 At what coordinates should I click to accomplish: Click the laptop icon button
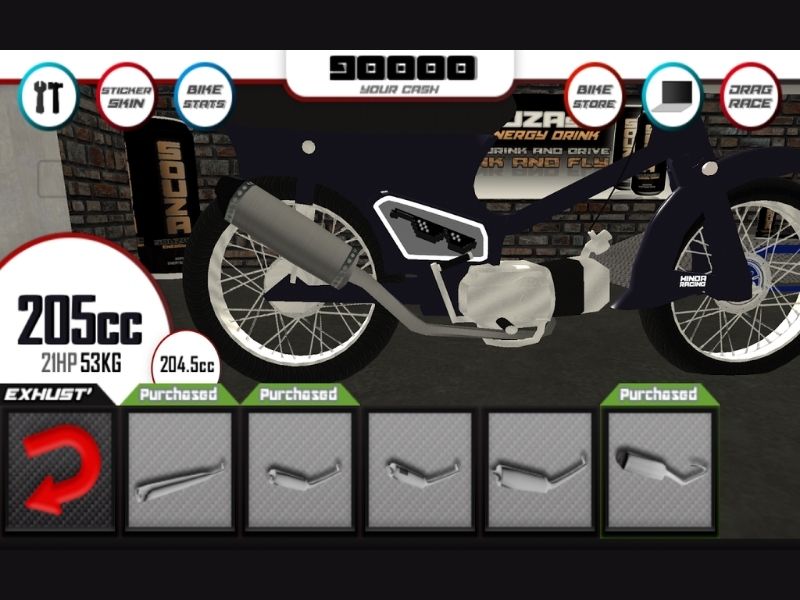click(672, 96)
